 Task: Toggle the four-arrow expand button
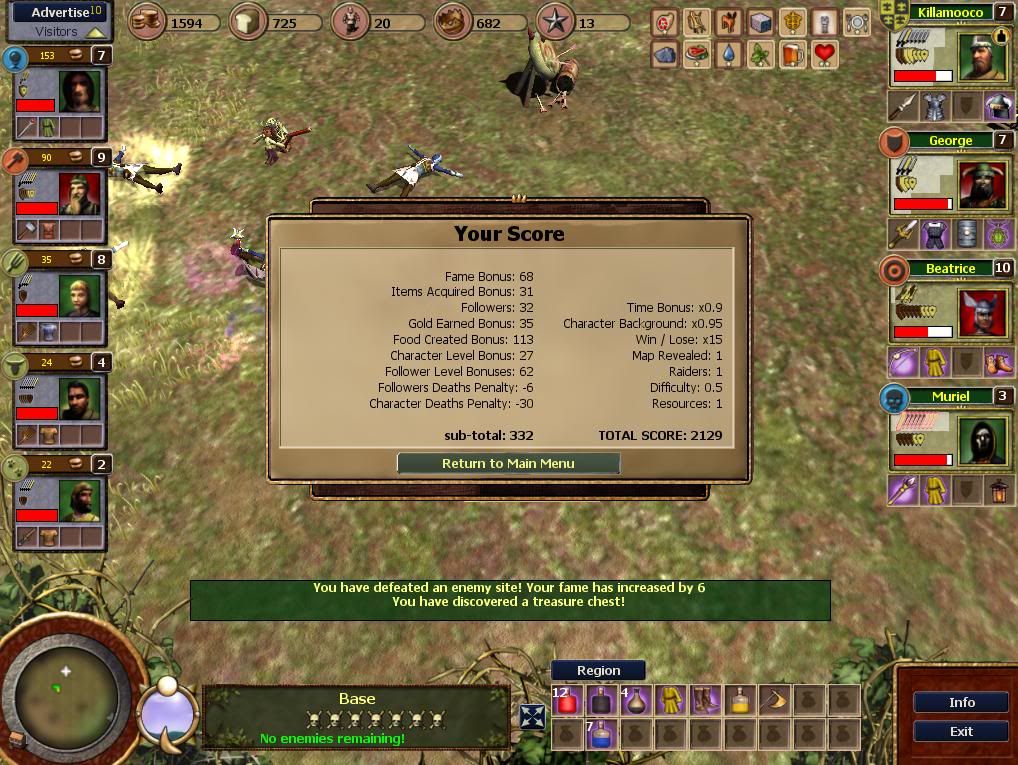coord(532,717)
